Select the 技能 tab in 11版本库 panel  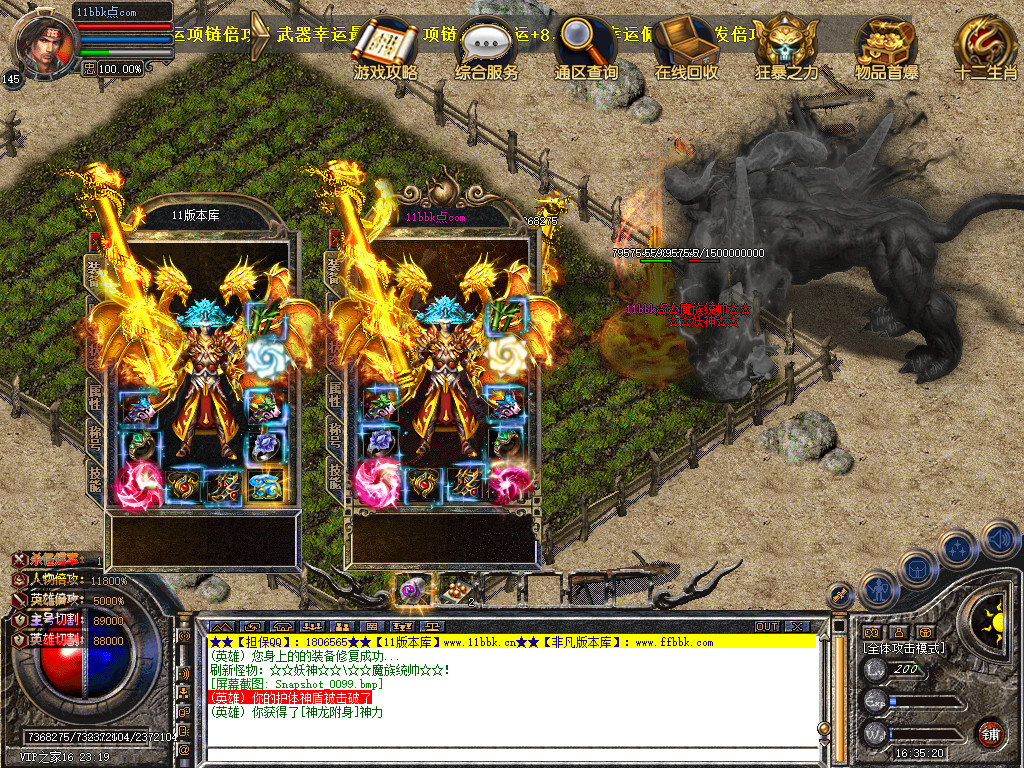[95, 480]
